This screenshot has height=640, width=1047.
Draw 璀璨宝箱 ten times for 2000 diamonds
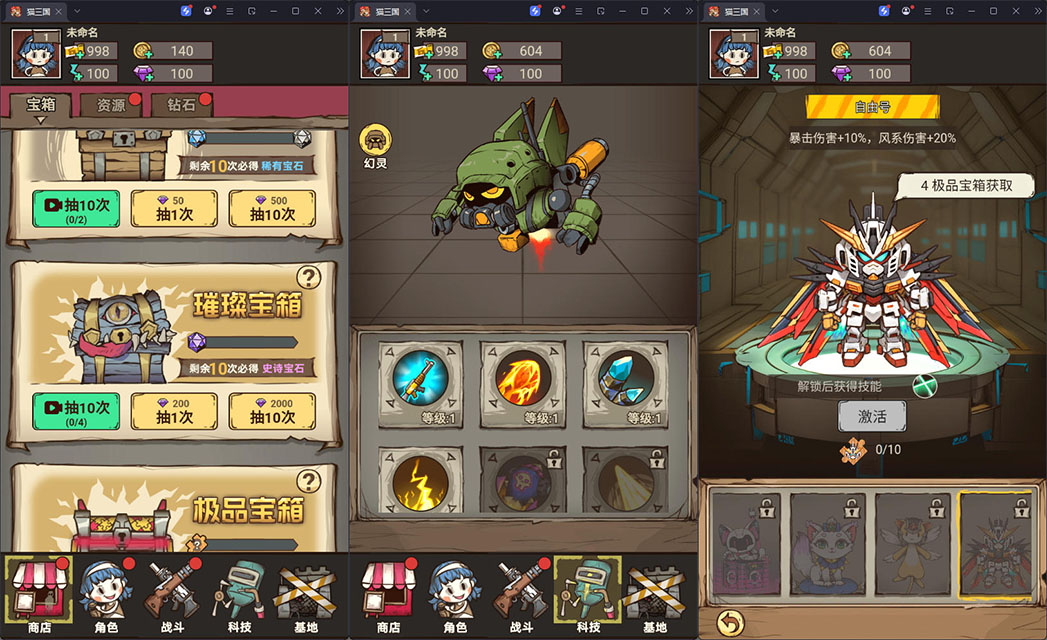(272, 411)
